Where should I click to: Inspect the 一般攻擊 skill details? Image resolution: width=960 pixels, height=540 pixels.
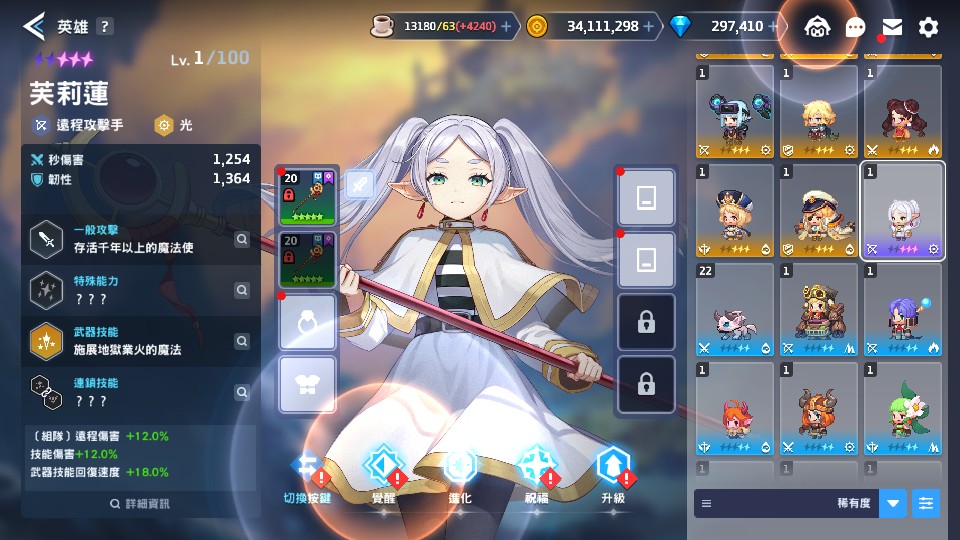click(x=242, y=239)
